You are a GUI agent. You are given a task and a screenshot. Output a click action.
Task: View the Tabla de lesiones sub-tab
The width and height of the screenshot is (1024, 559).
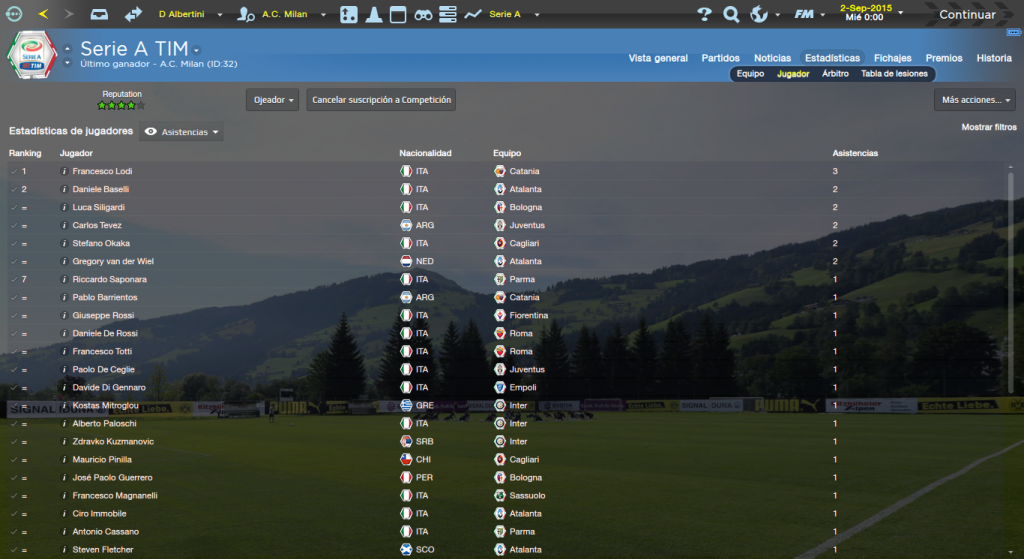894,74
